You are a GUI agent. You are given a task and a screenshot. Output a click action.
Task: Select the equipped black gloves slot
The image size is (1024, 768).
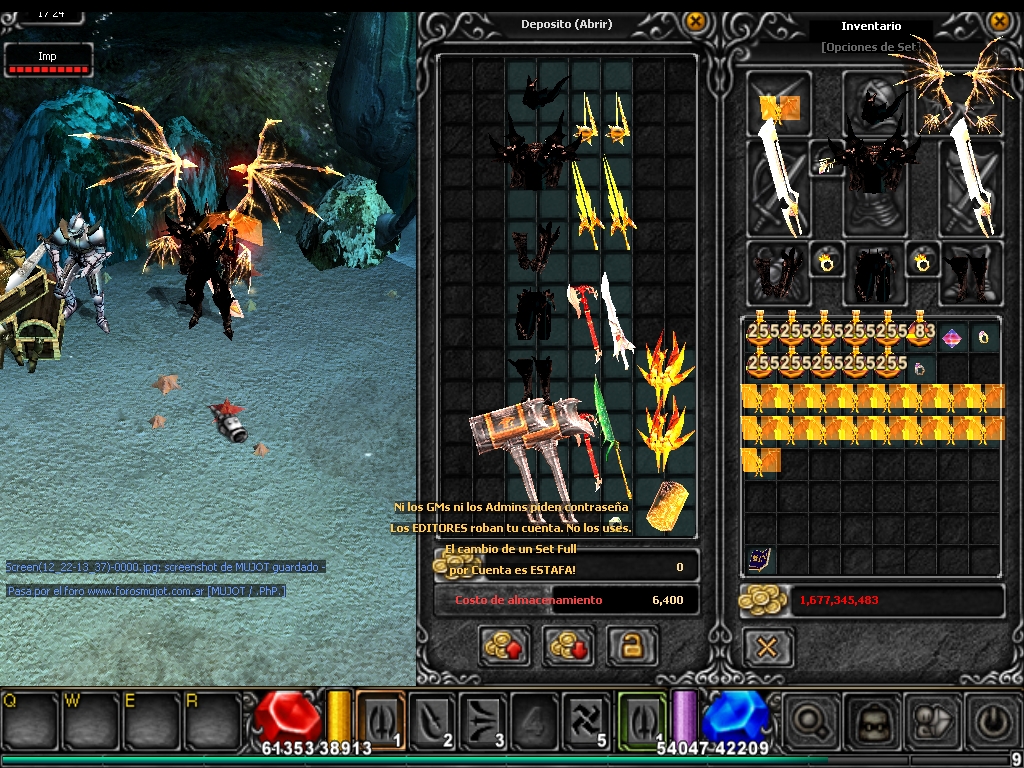pyautogui.click(x=777, y=272)
